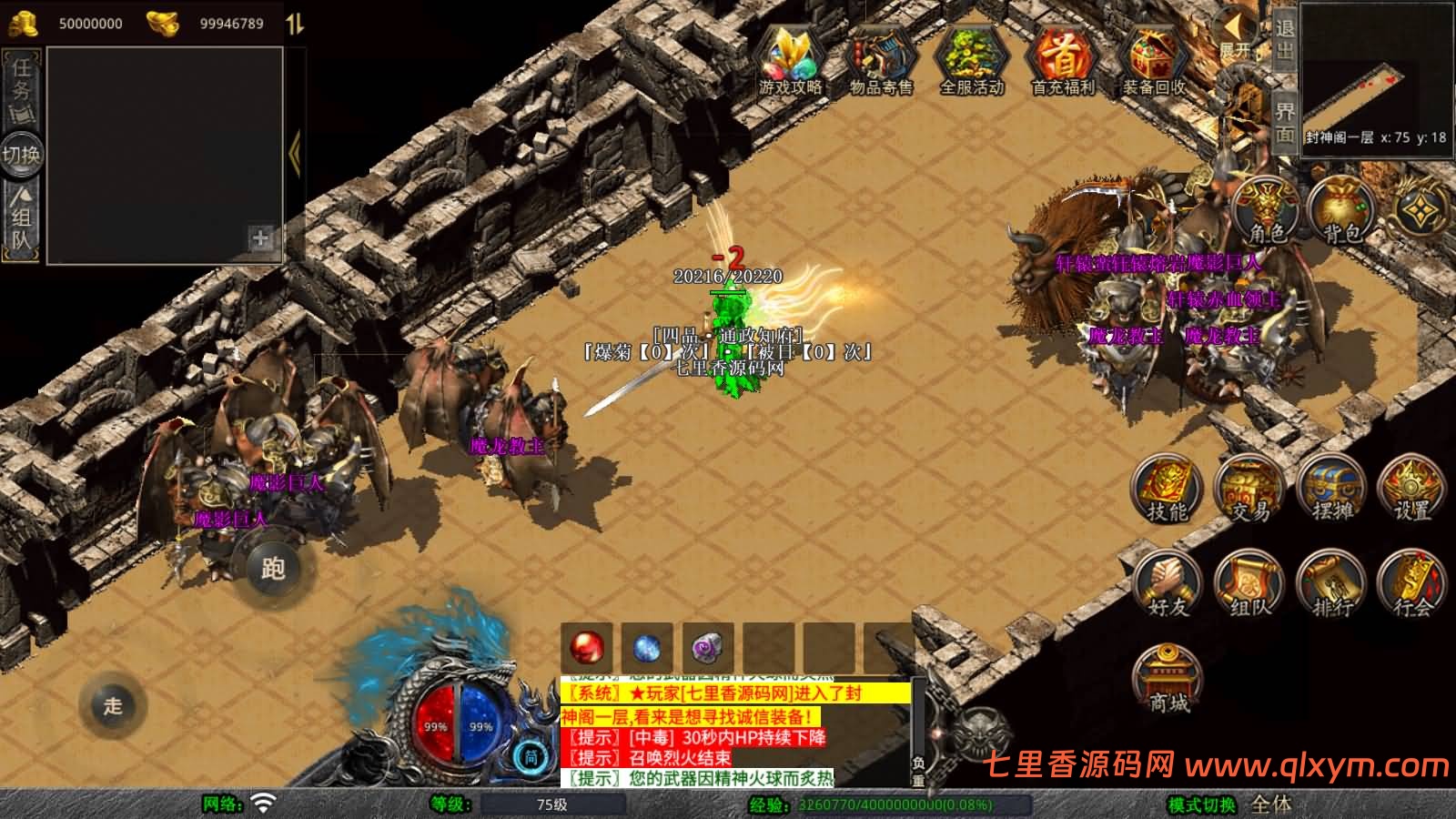Switch to the 任务 (Quest) tab

[22, 88]
